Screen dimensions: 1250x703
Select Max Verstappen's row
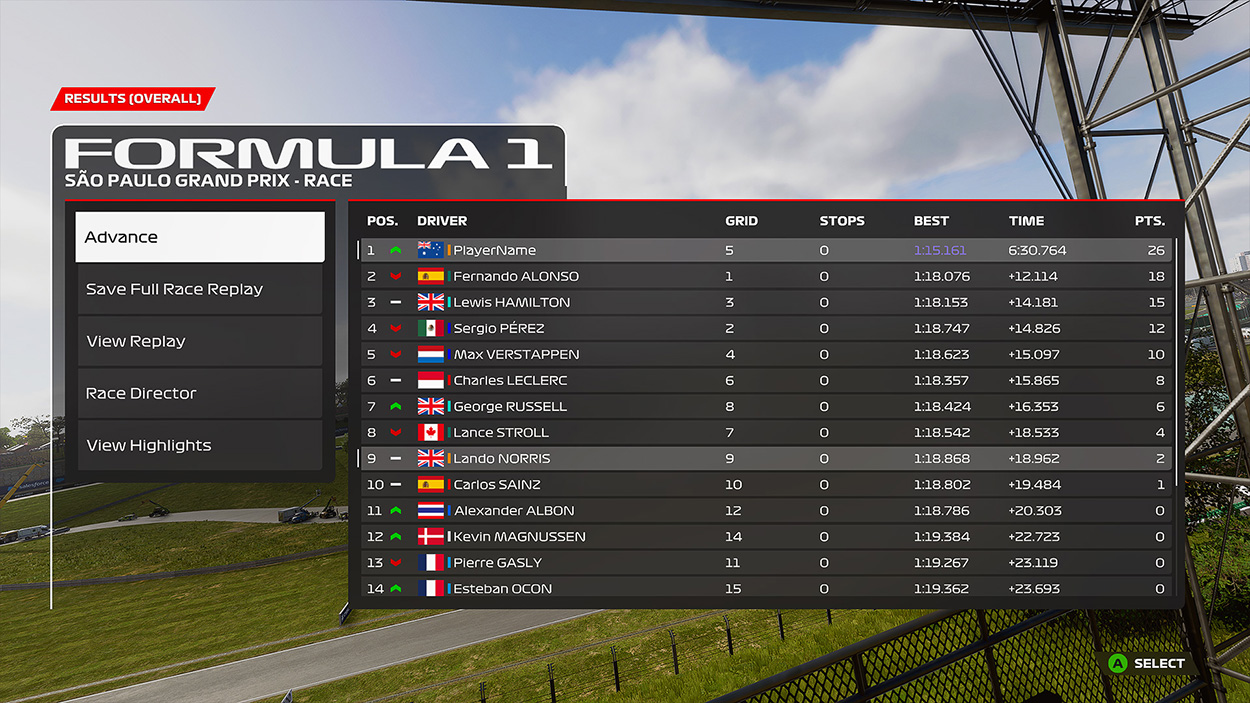765,354
